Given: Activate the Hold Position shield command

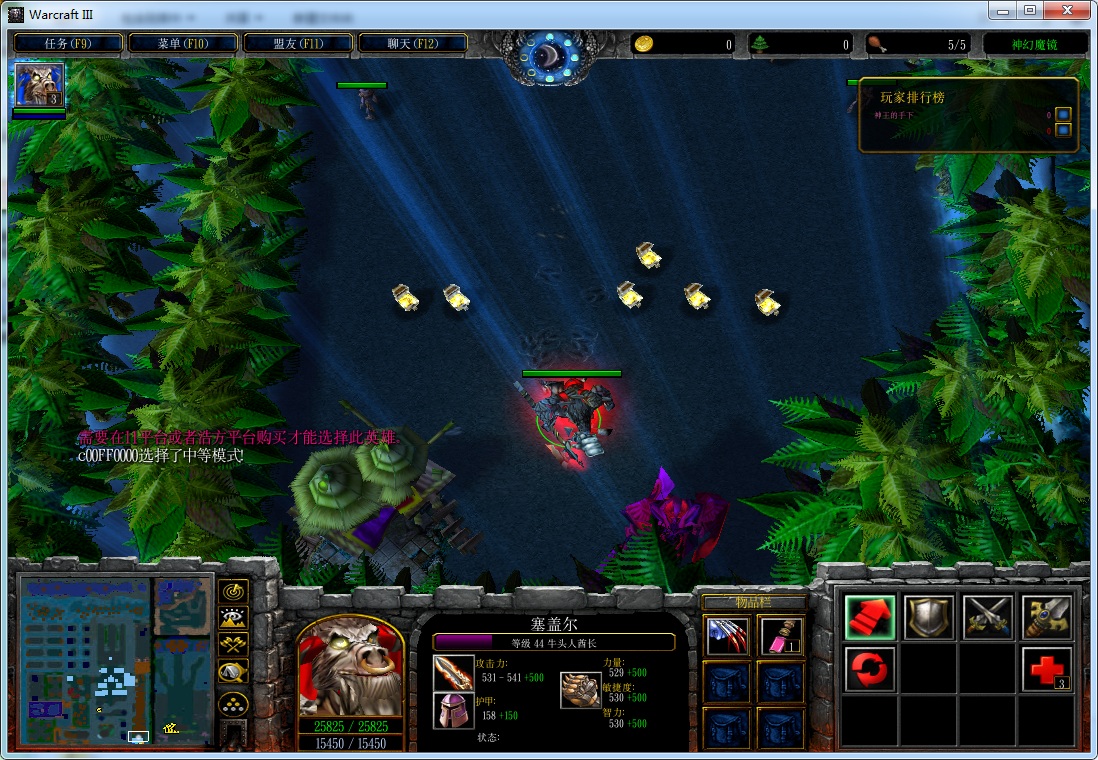Looking at the screenshot, I should pos(928,618).
